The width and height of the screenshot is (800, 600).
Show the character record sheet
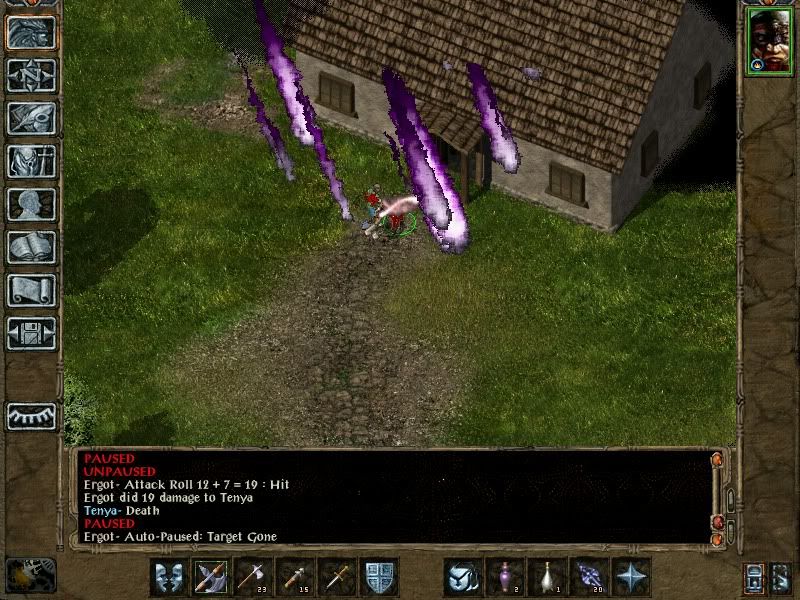(x=31, y=204)
